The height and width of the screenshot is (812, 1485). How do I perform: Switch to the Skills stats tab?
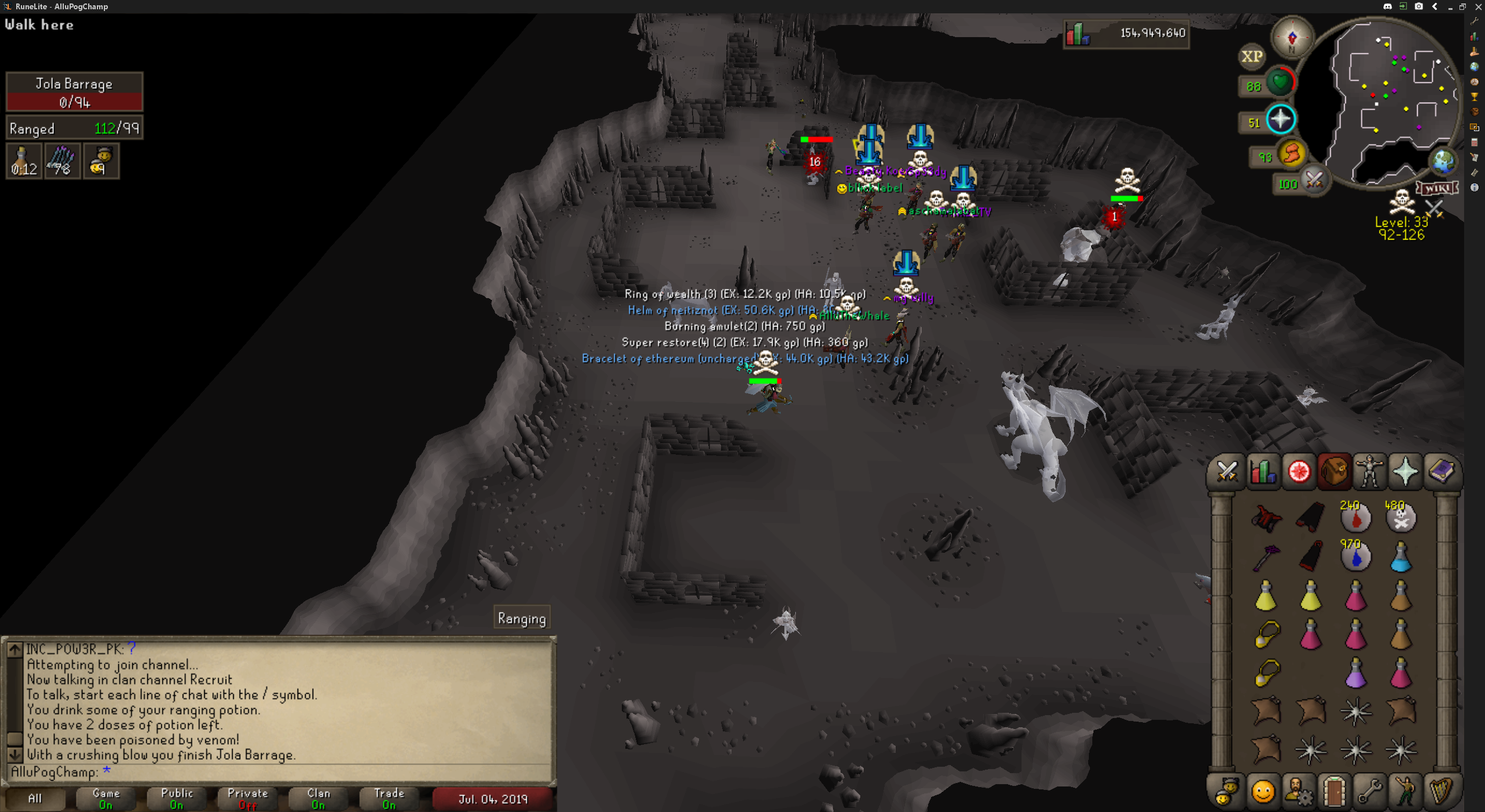pyautogui.click(x=1263, y=472)
